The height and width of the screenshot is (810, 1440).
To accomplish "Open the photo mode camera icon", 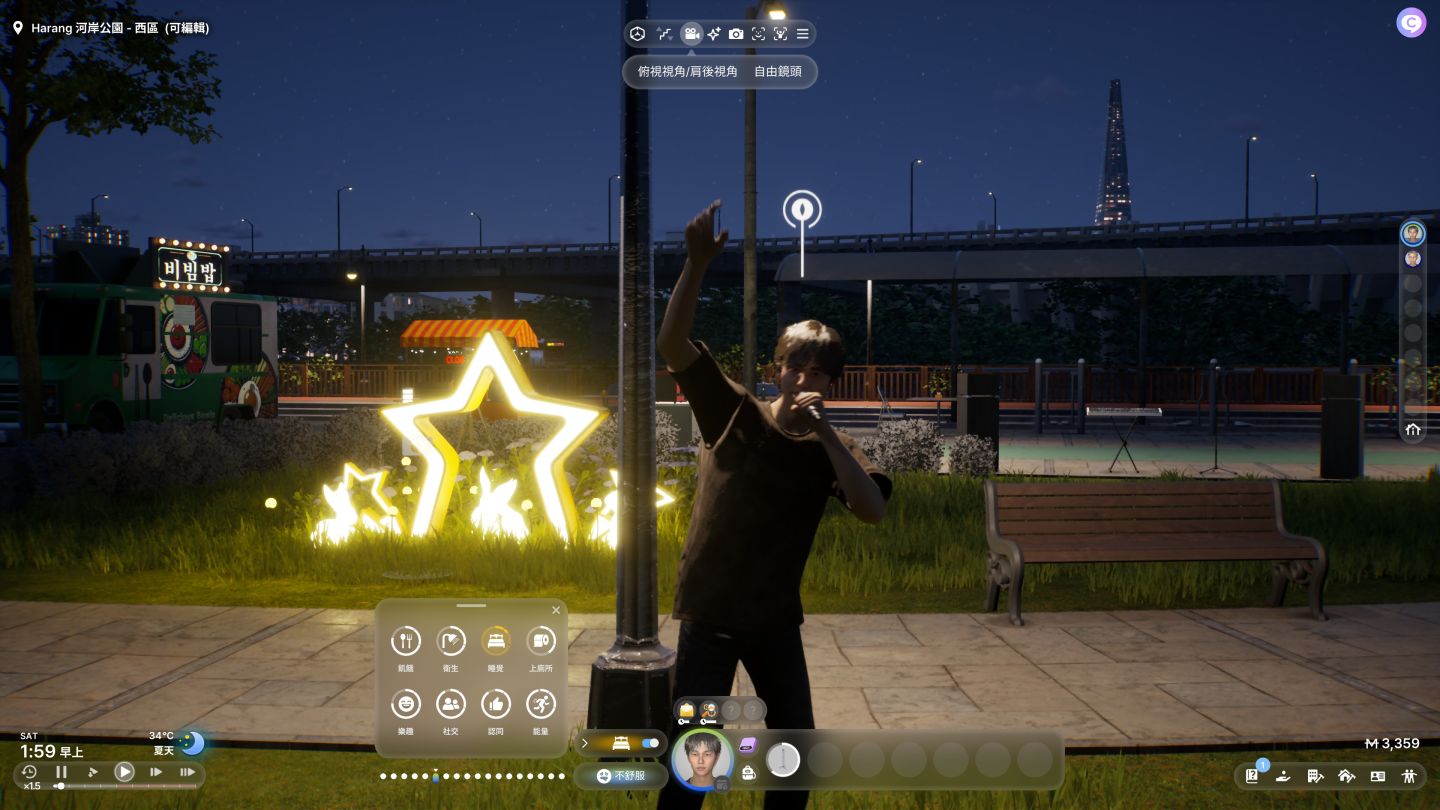I will click(x=736, y=34).
